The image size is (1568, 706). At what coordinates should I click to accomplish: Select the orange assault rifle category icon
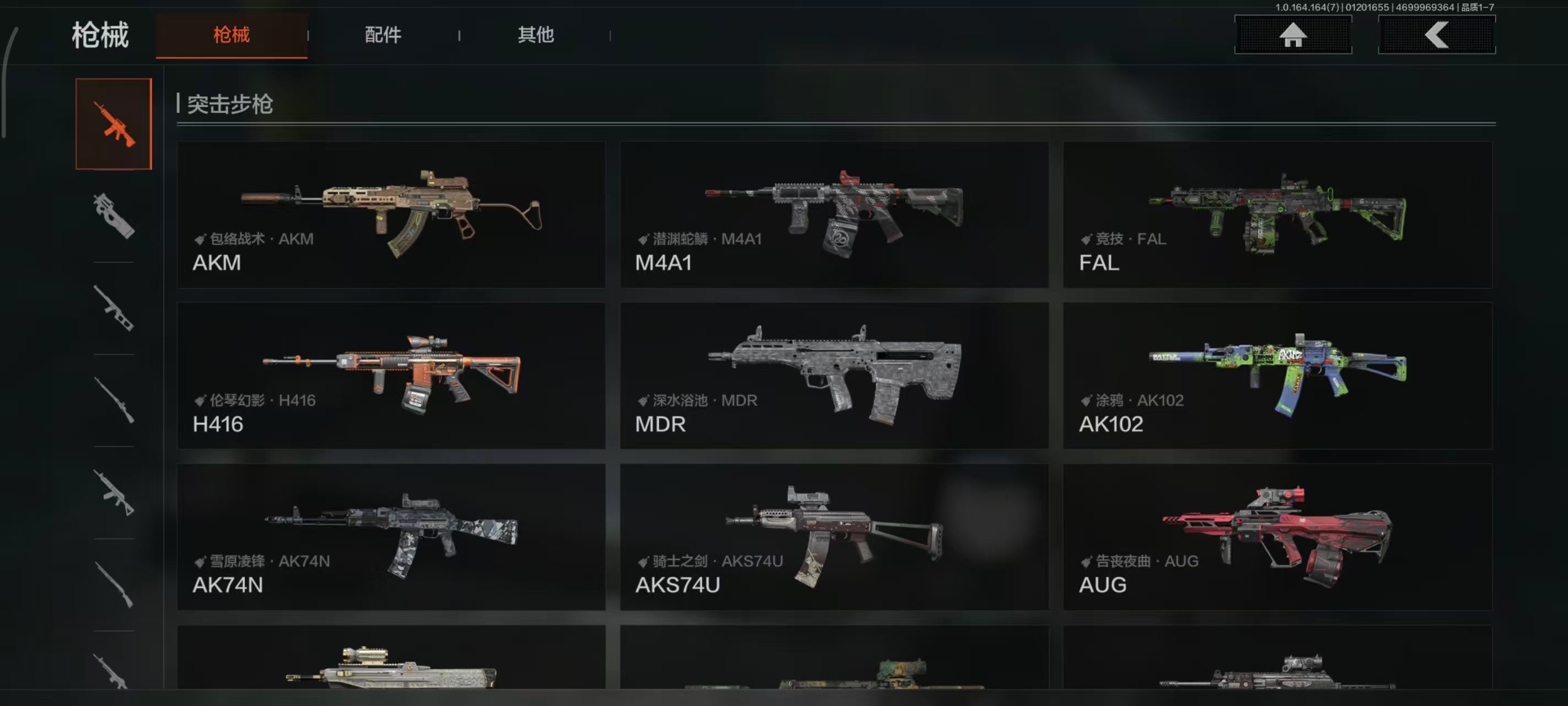pyautogui.click(x=114, y=124)
